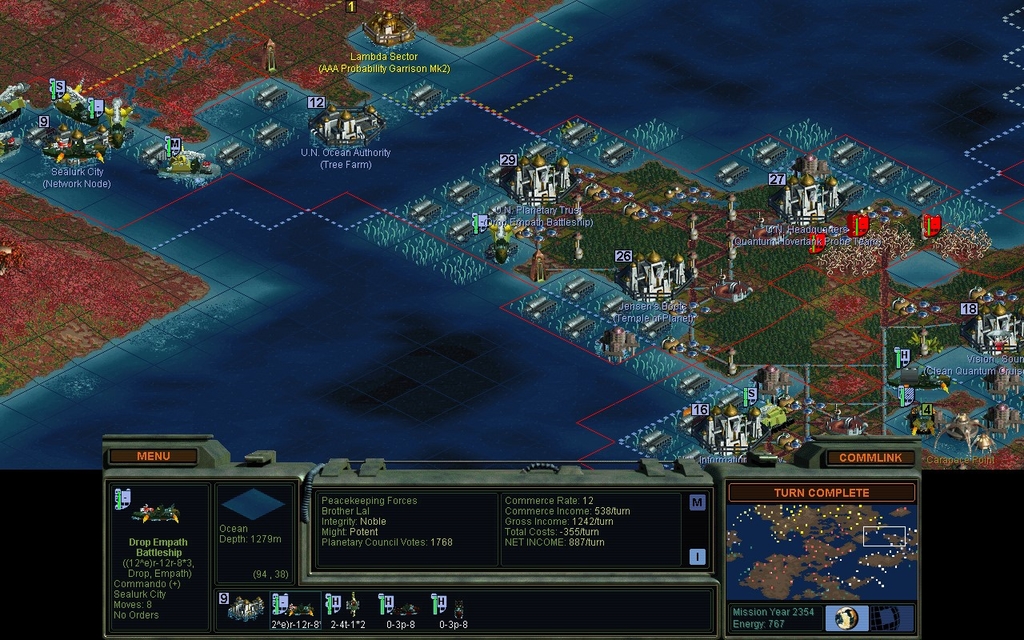Select Sealurk City base in unit stack
The image size is (1024, 640).
(x=245, y=607)
